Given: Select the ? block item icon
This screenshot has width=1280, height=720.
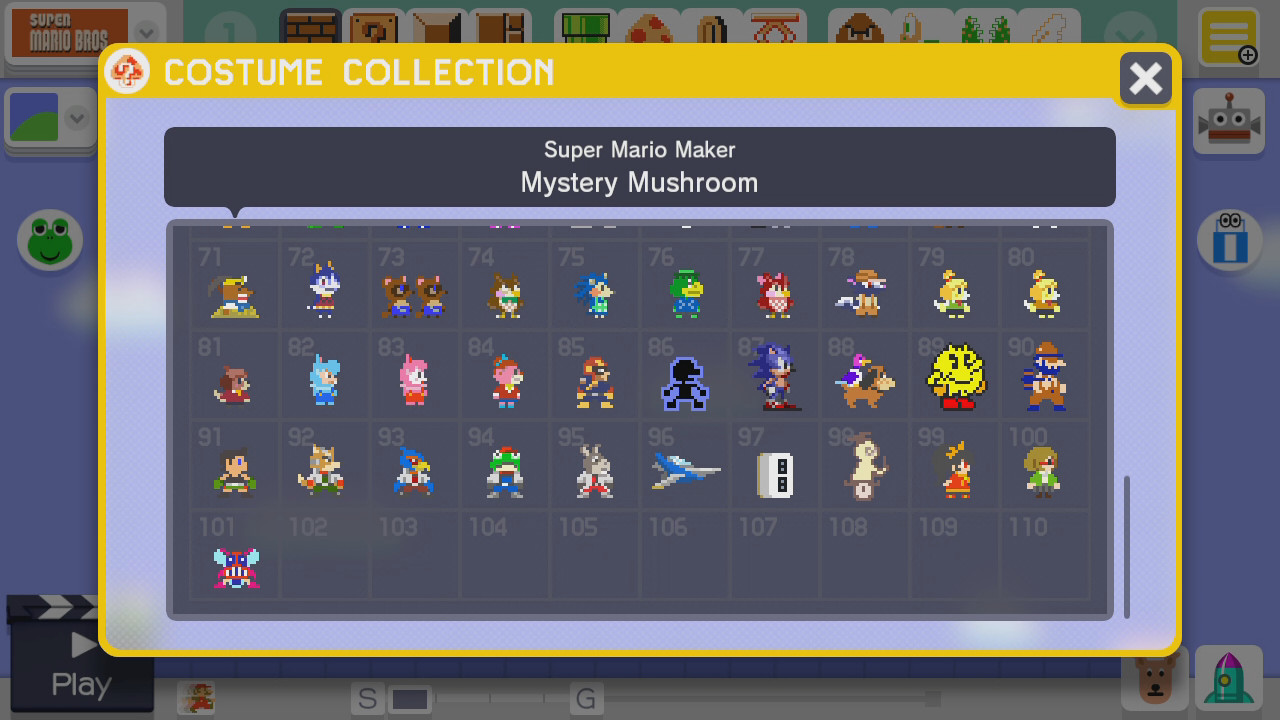Looking at the screenshot, I should tap(373, 22).
